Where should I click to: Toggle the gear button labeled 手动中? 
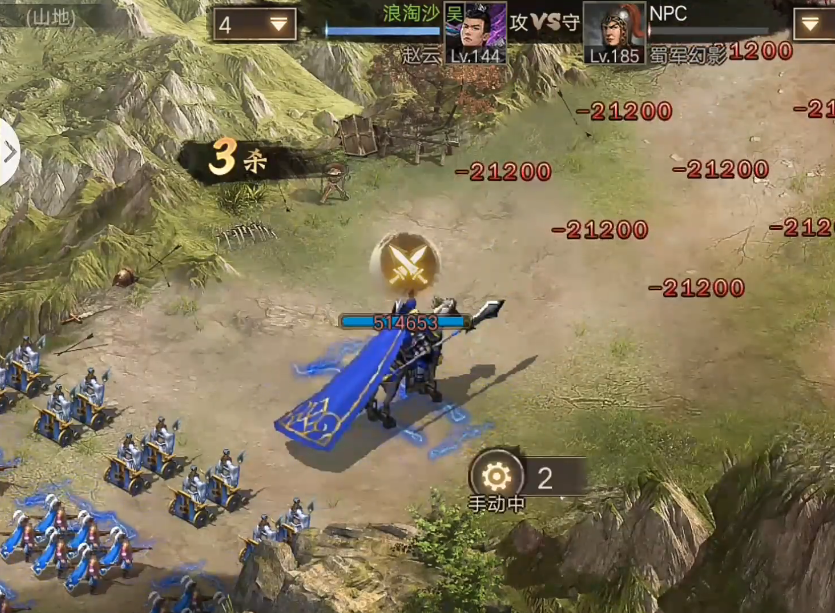pos(496,477)
